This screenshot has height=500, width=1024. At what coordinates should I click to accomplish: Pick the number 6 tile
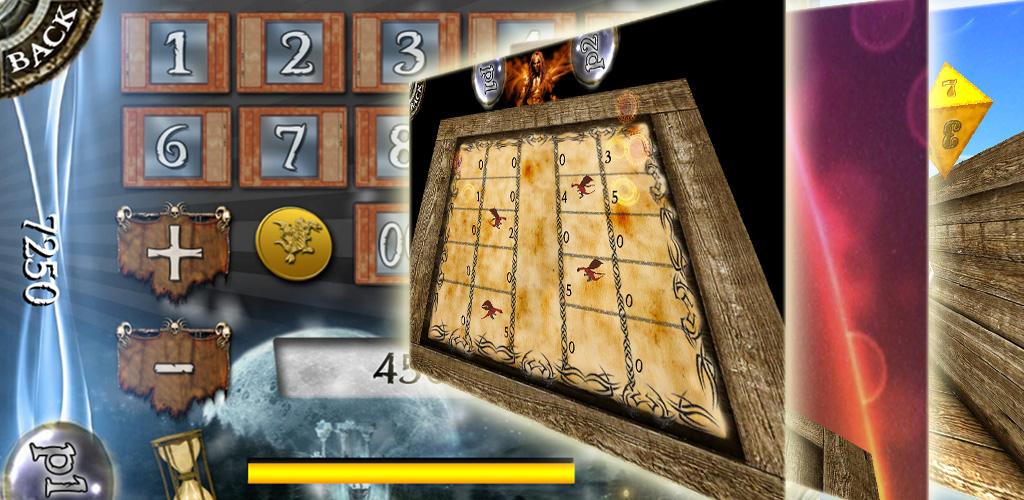(176, 148)
